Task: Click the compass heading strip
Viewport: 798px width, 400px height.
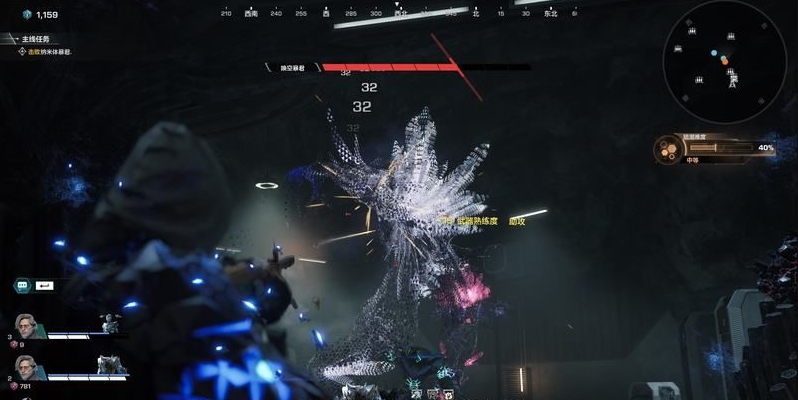Action: pos(397,14)
